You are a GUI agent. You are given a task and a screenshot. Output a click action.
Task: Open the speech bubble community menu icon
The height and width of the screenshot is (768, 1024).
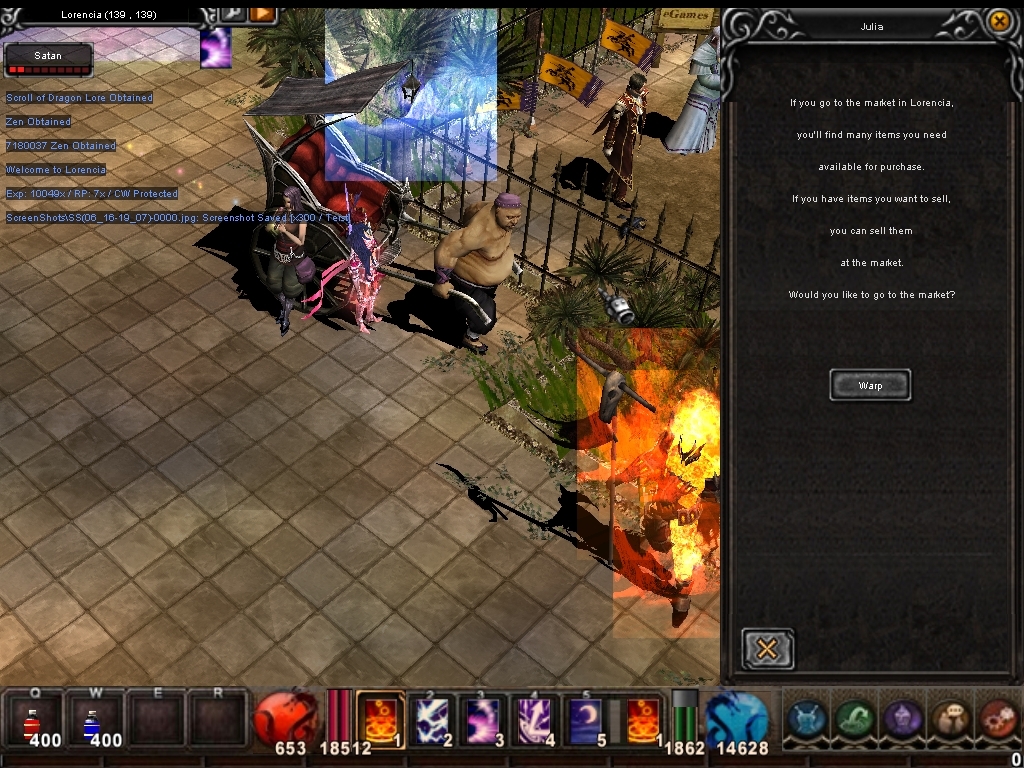[x=949, y=719]
